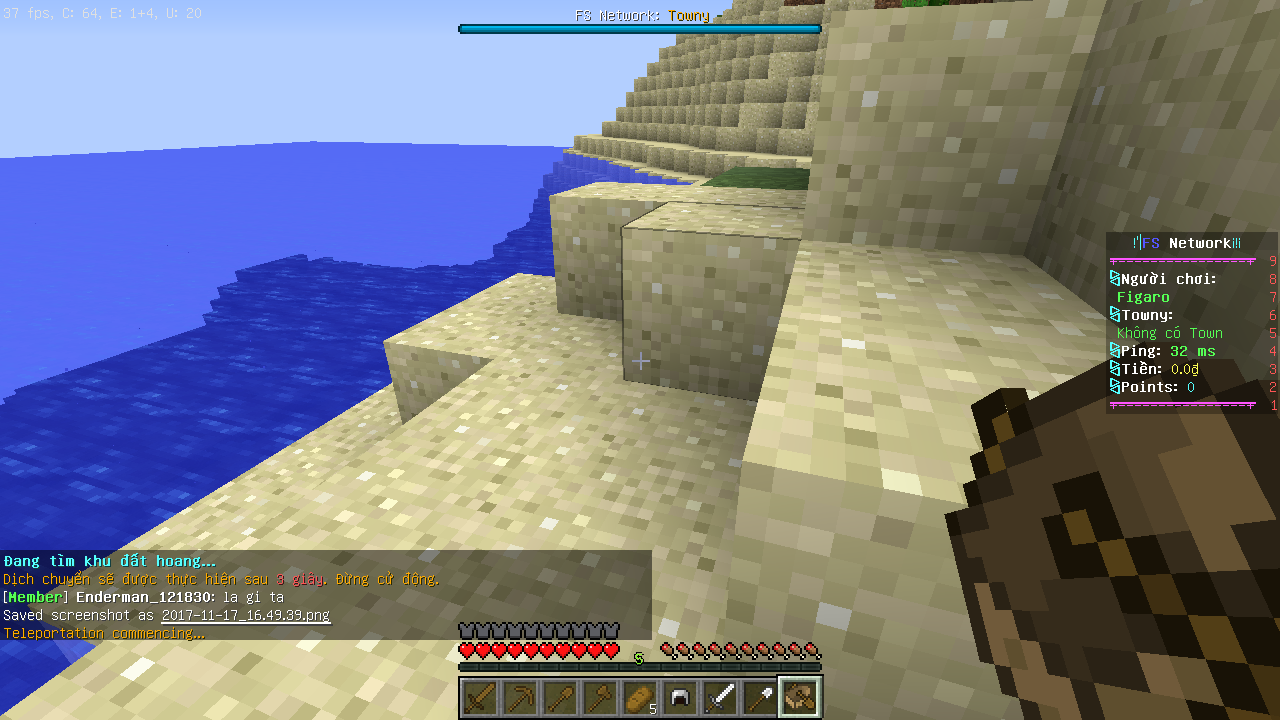This screenshot has width=1280, height=720.
Task: Select the iron helmet hotbar slot
Action: (680, 697)
